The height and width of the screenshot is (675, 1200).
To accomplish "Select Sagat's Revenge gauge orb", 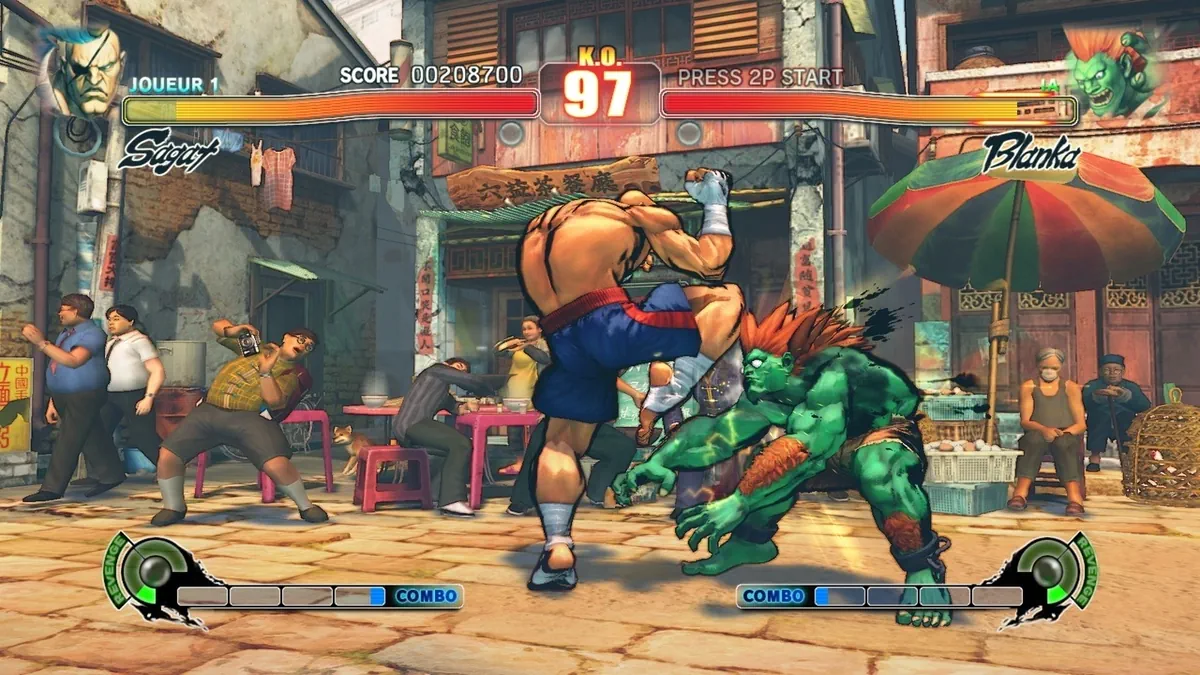I will (x=155, y=570).
